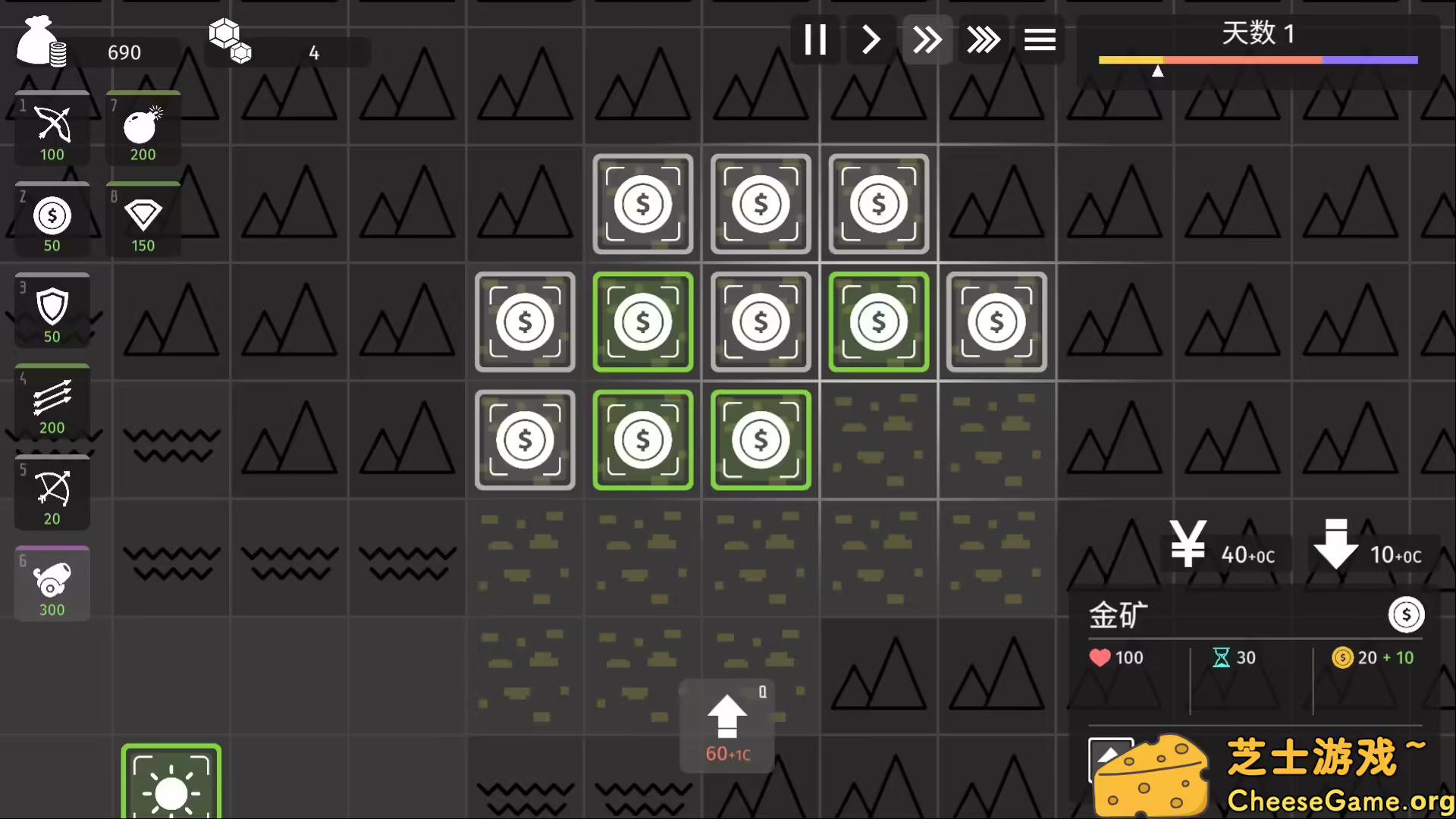Viewport: 1456px width, 819px height.
Task: Select the triple arrow tower costing 200
Action: (x=52, y=402)
